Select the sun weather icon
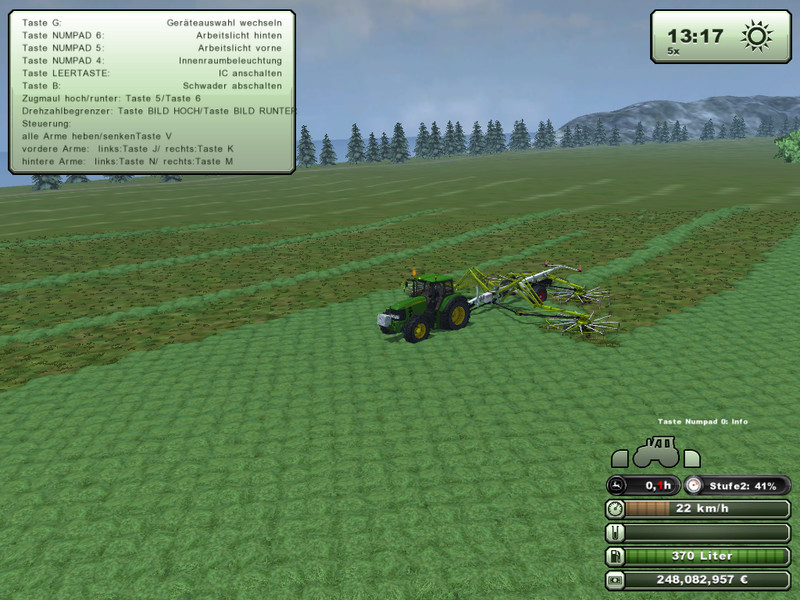Viewport: 800px width, 600px height. click(757, 38)
